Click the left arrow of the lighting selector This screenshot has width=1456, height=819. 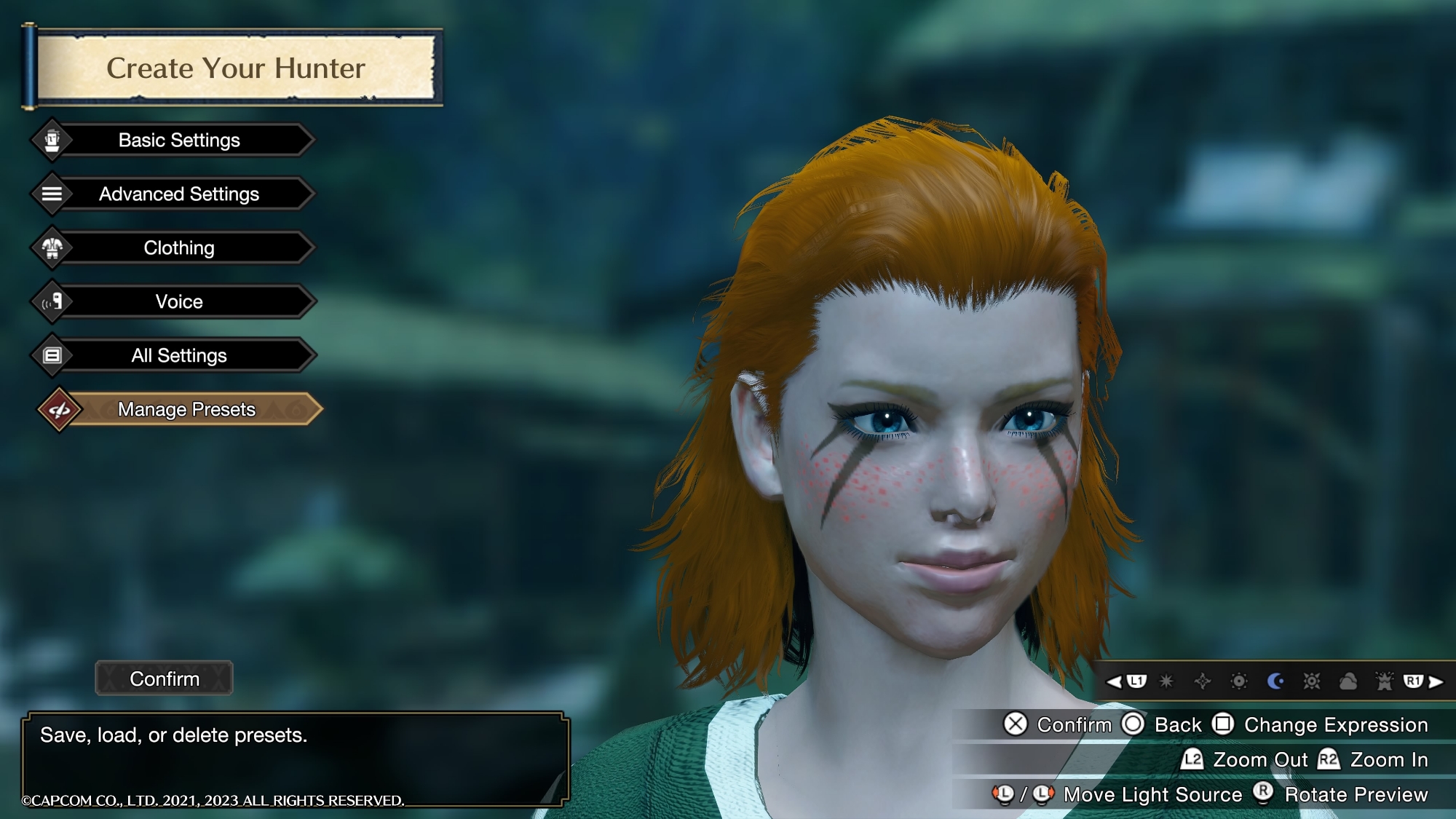click(x=1114, y=681)
